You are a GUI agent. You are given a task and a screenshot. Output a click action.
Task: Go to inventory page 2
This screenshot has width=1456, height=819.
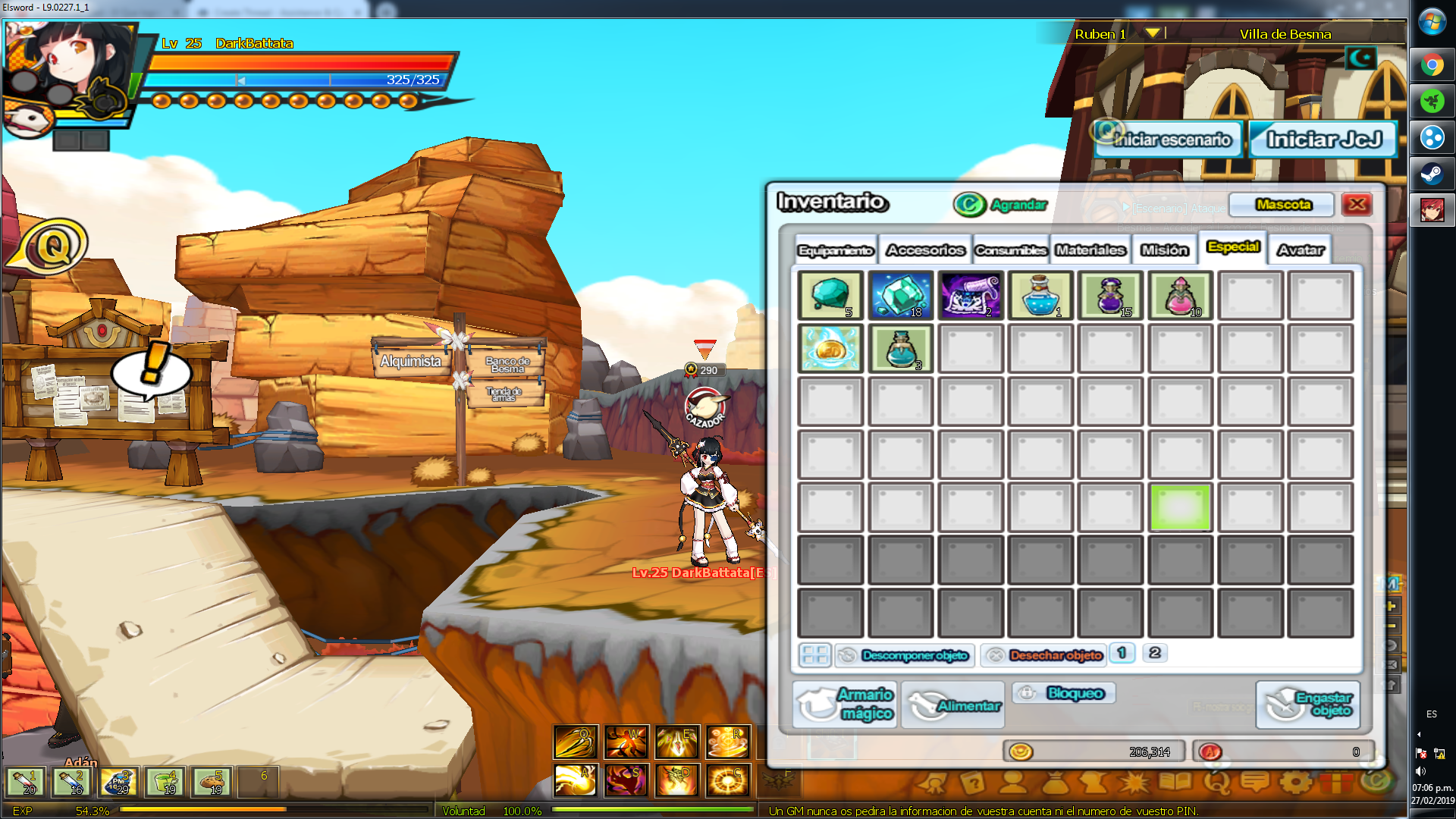coord(1154,653)
